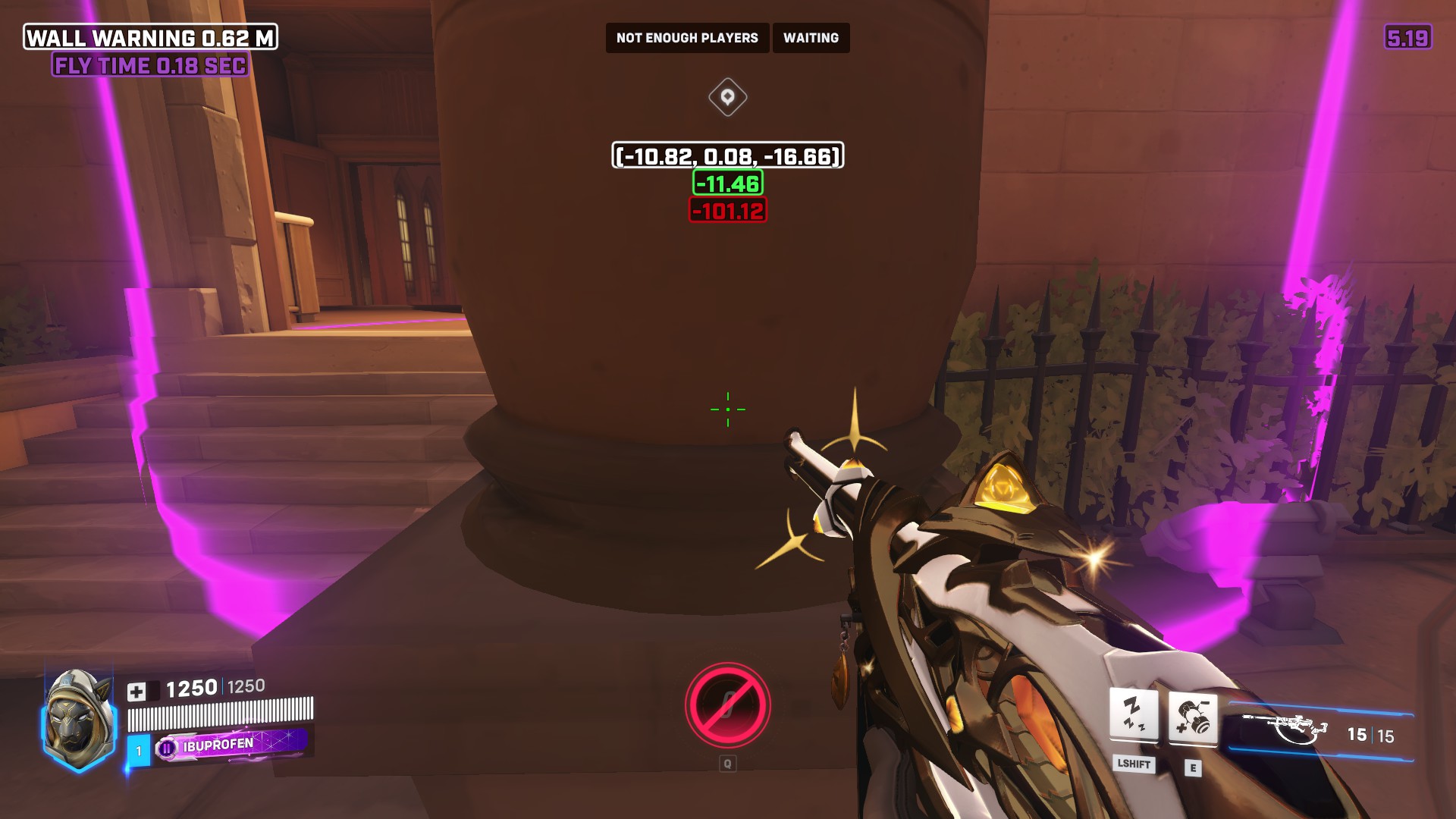Image resolution: width=1456 pixels, height=819 pixels.
Task: Click the Q keybind label below the ultimate
Action: tap(730, 764)
